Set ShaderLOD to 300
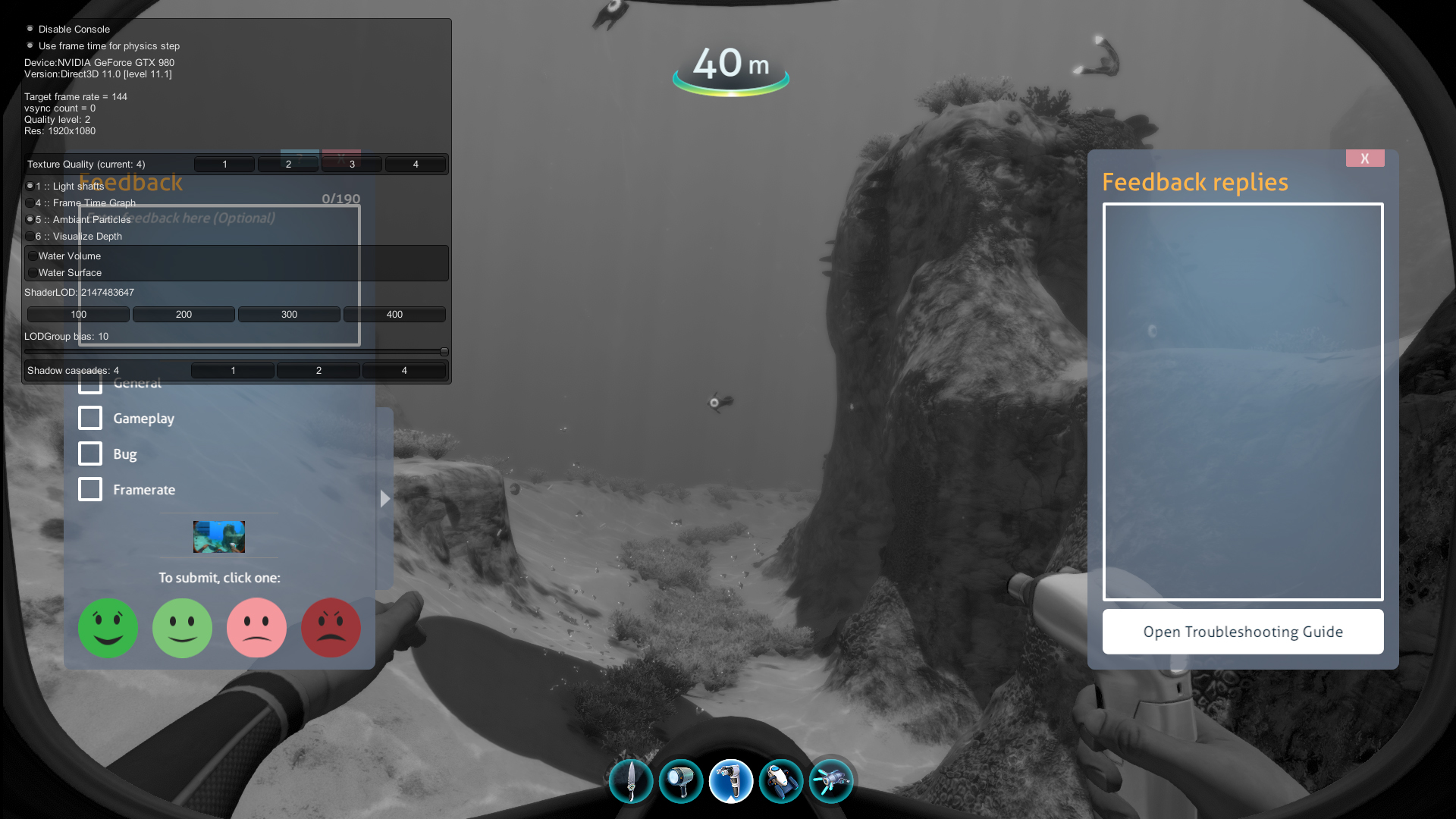Screen dimensions: 1456x819 point(289,314)
